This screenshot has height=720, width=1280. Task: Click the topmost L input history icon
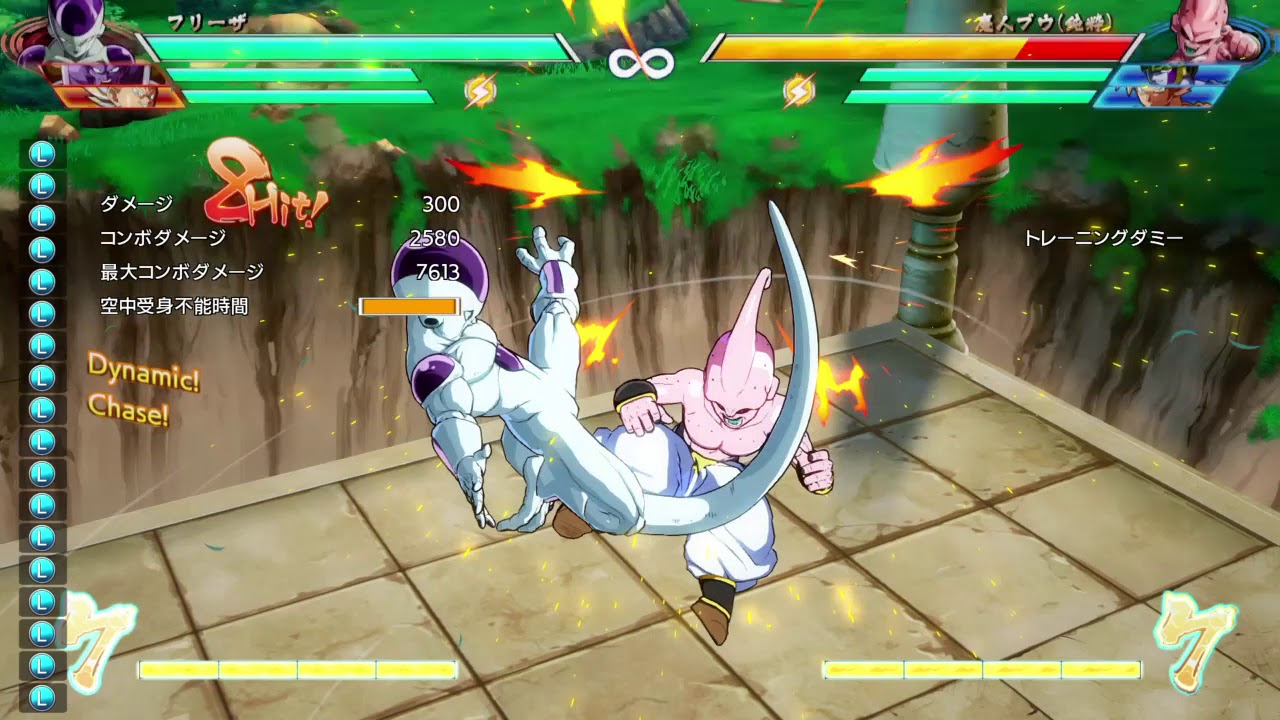click(x=40, y=155)
